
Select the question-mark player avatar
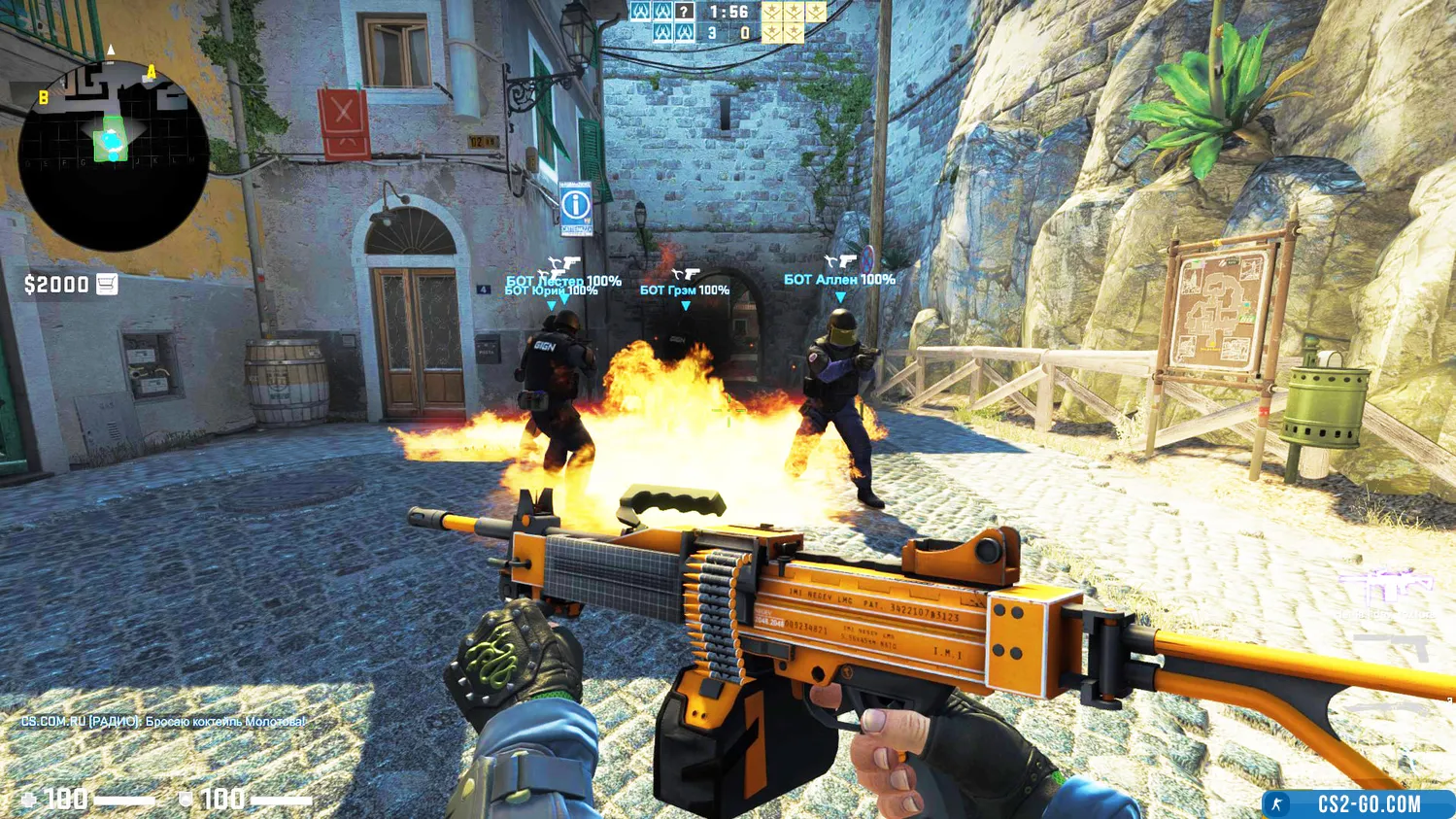pyautogui.click(x=685, y=12)
